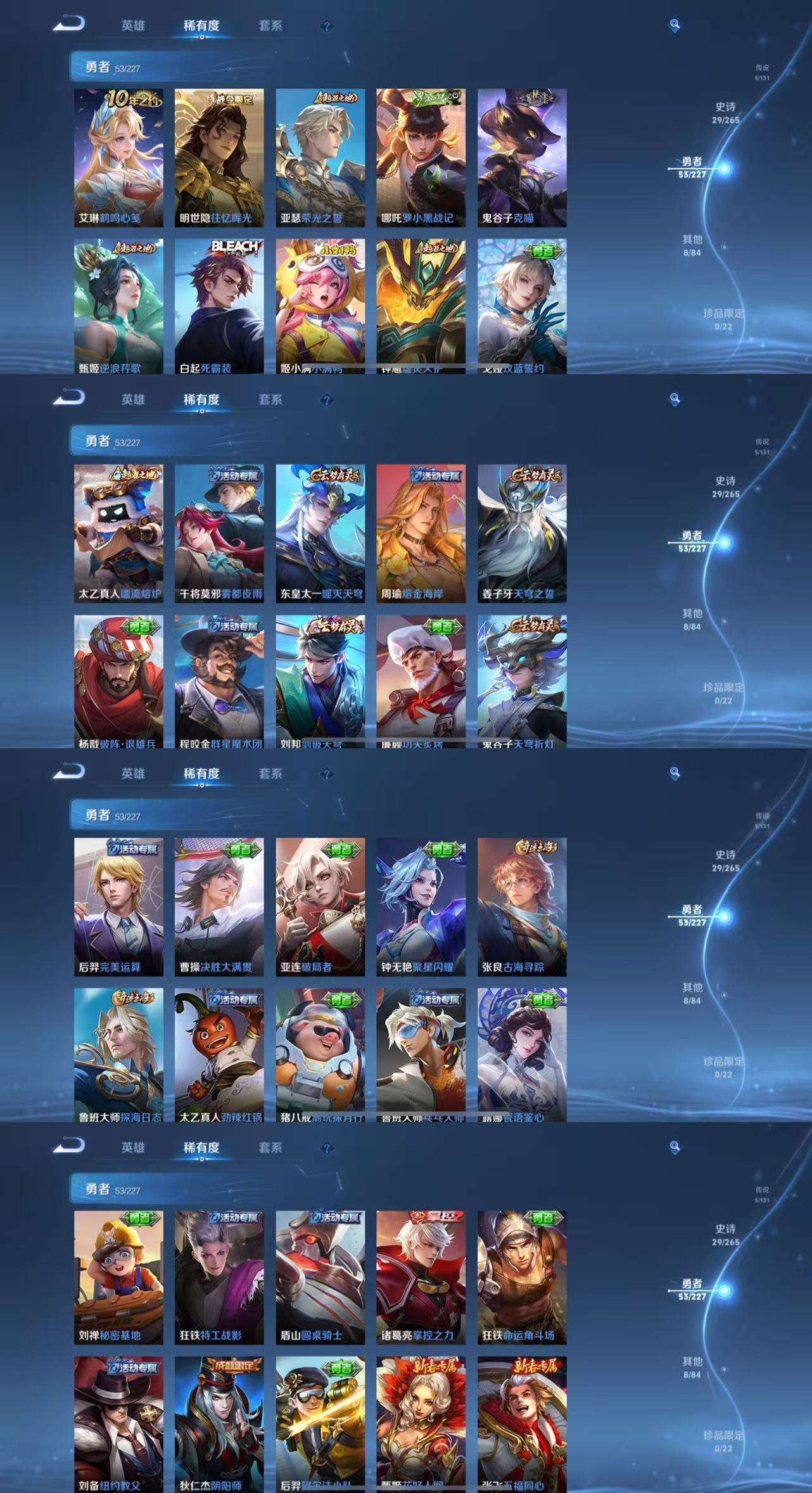Select the 艾琳 鹤鸣心笺 skin card
Viewport: 812px width, 1493px height.
tap(118, 158)
